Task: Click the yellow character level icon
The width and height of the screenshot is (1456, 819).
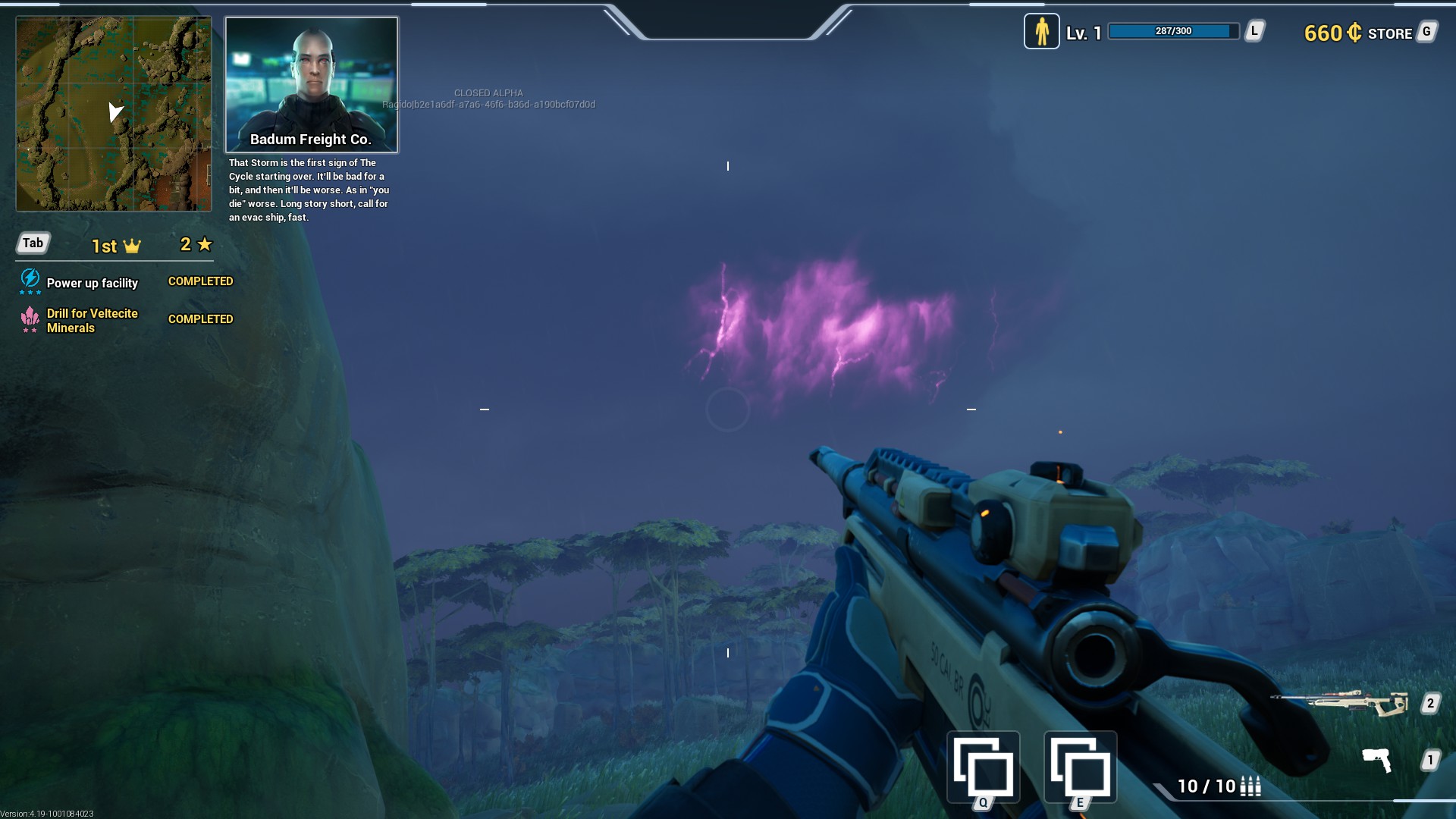Action: point(1041,32)
